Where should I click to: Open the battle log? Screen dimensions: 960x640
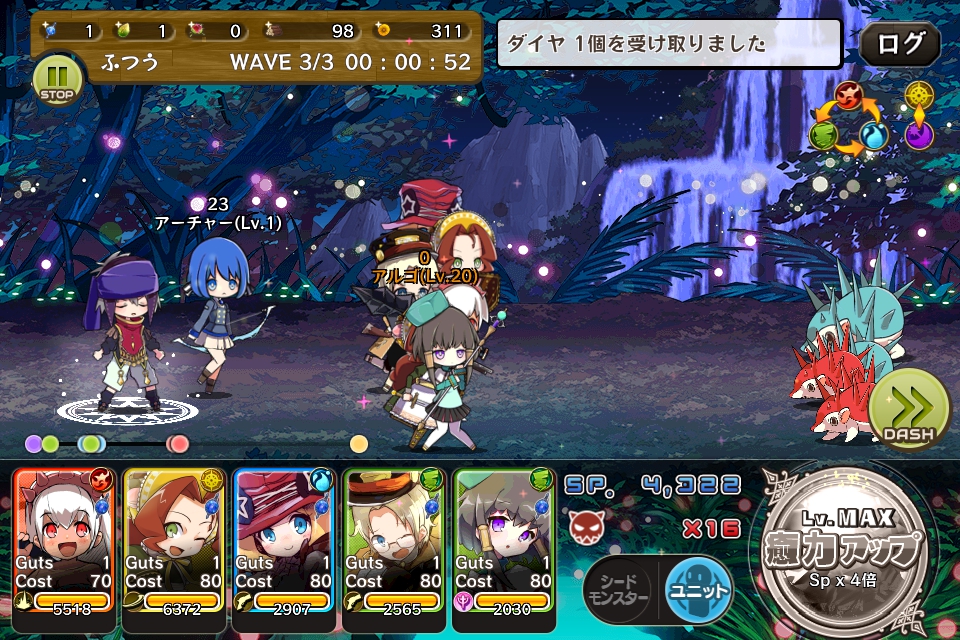click(x=899, y=44)
